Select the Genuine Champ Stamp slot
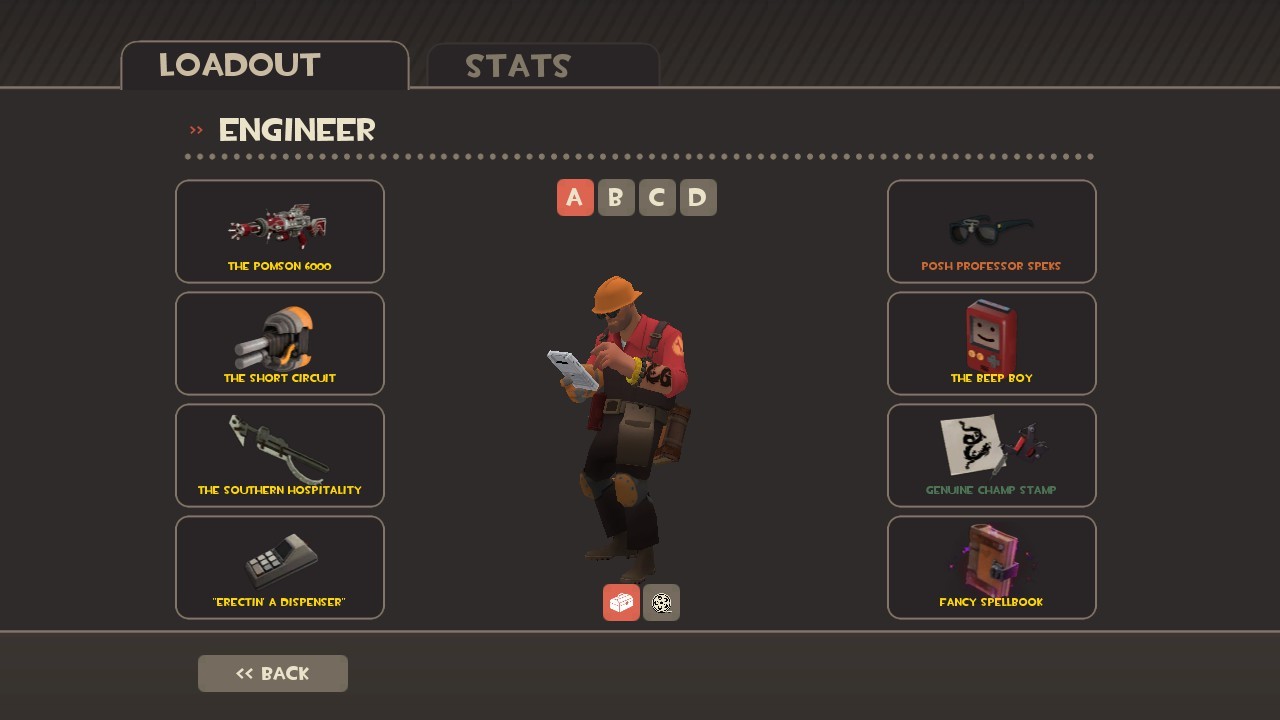 coord(991,455)
